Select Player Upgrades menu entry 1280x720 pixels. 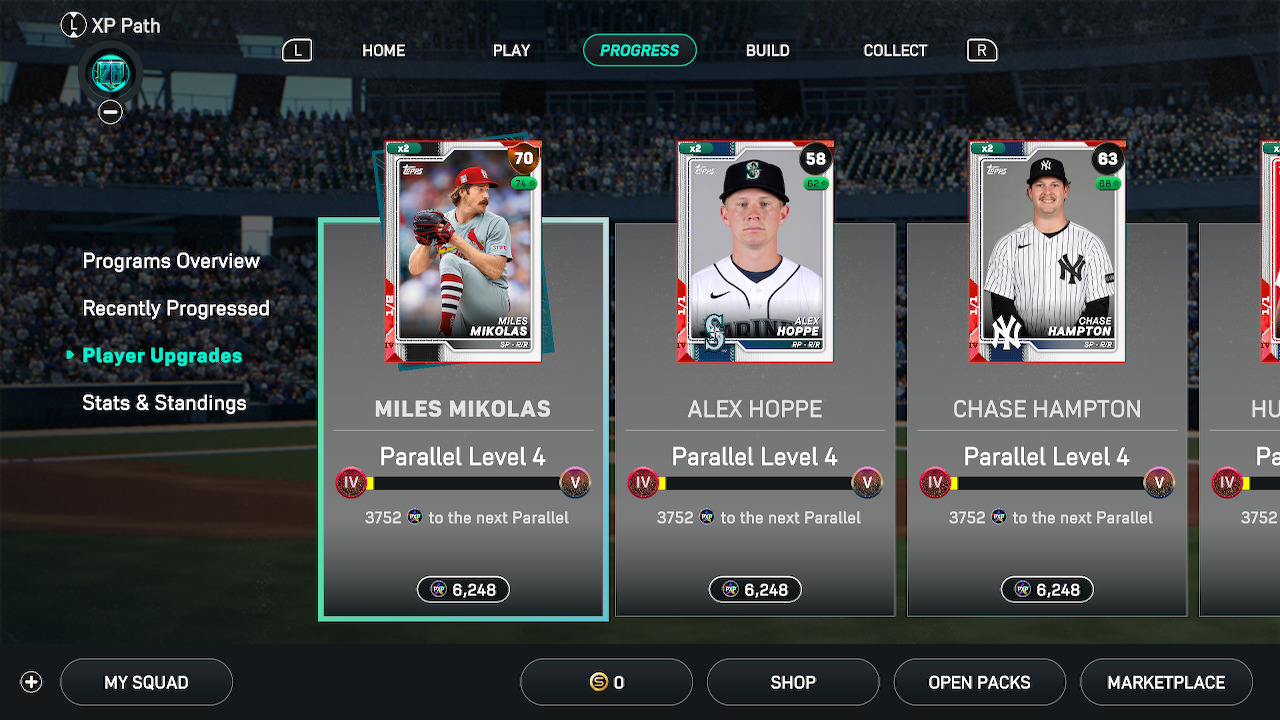point(162,356)
